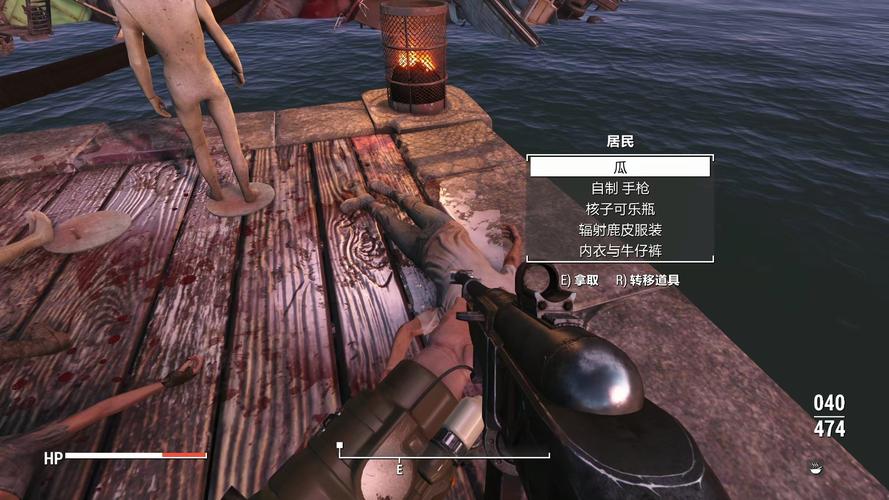Screen dimensions: 889x500
Task: Select 内衣与牛仔裤 from the loot list
Action: tap(620, 251)
